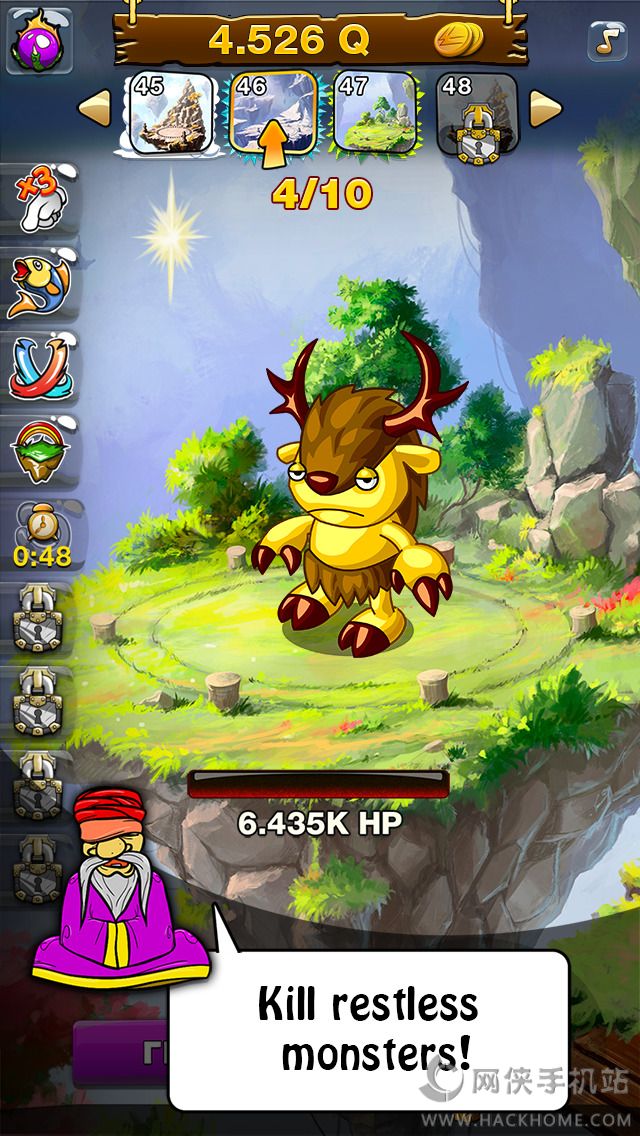Screen dimensions: 640x1136
Task: Show next stages with right arrow
Action: (x=544, y=109)
